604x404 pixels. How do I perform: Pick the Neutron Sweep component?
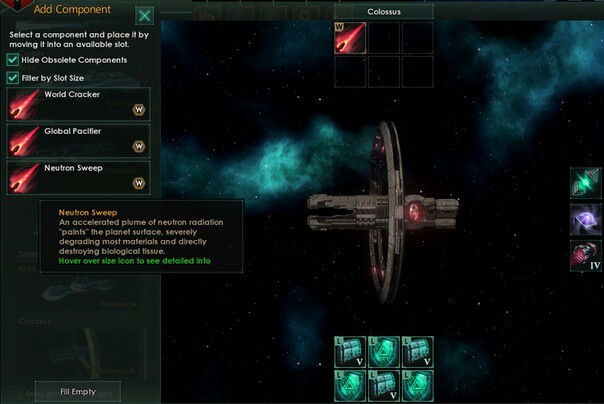tap(78, 176)
